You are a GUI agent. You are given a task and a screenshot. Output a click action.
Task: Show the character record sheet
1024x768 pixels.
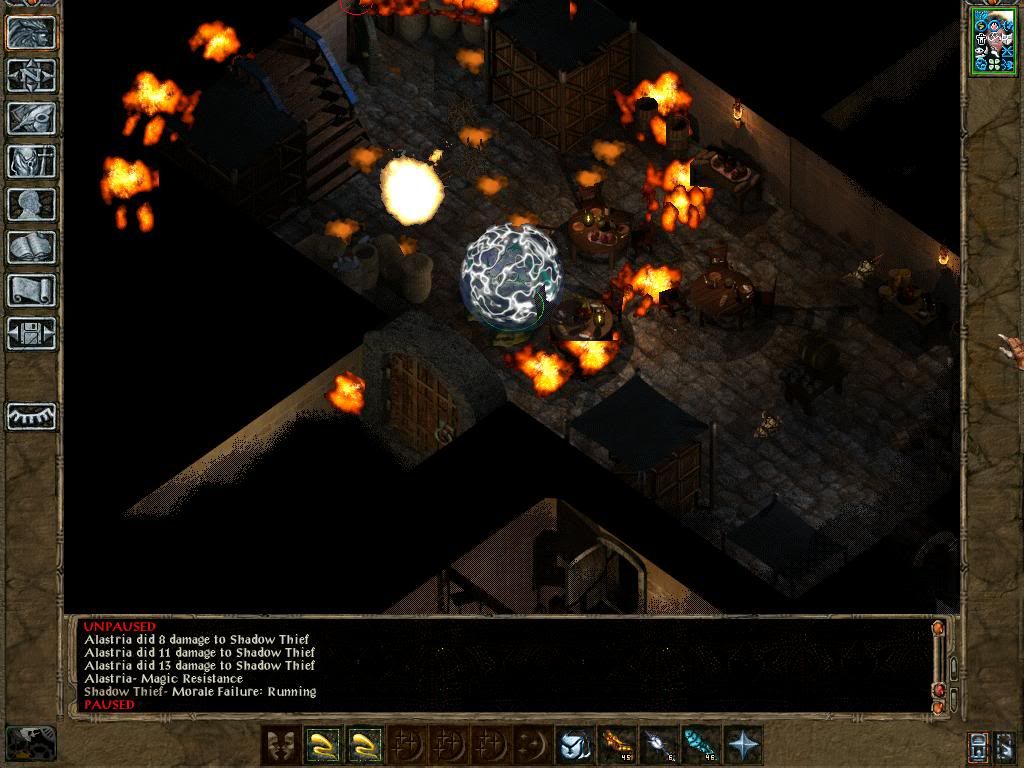click(31, 204)
